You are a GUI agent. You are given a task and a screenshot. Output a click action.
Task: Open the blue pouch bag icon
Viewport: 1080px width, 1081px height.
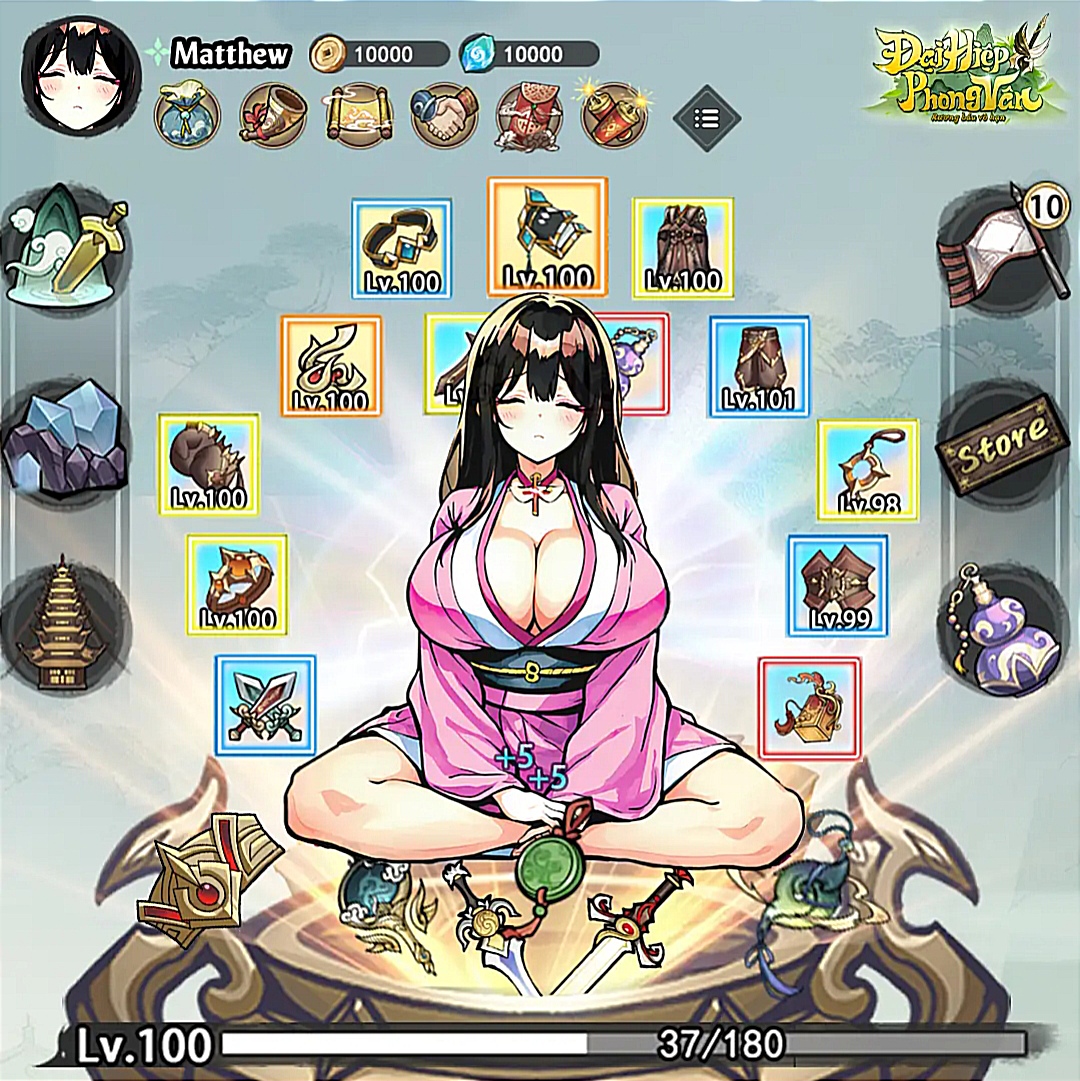pyautogui.click(x=187, y=114)
